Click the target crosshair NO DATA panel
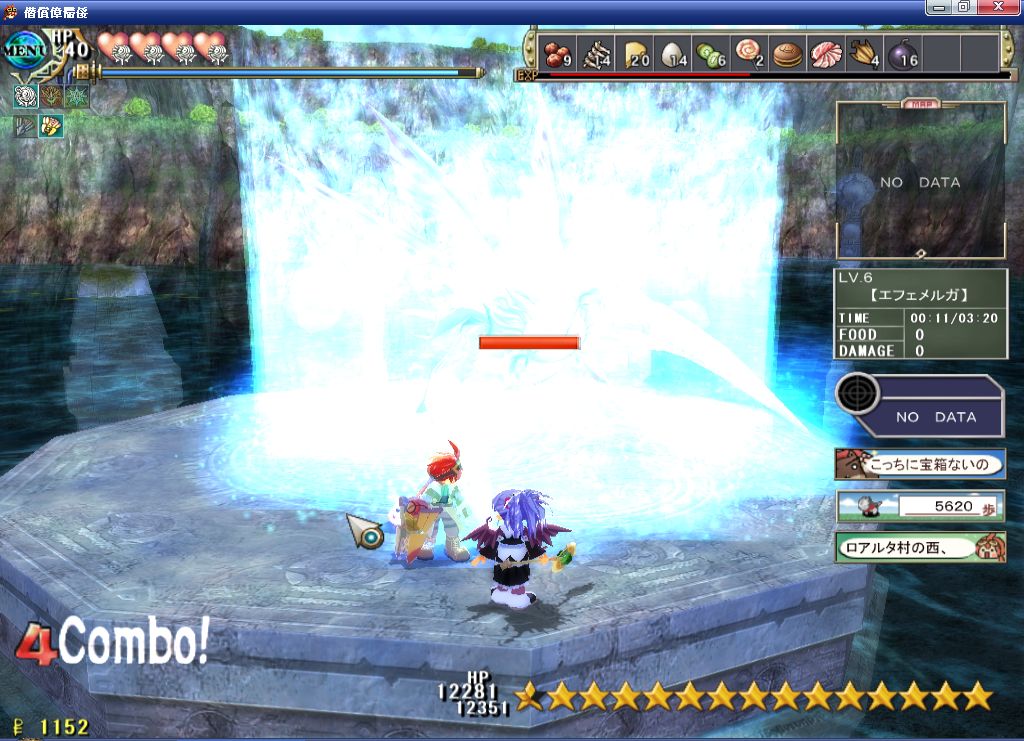The height and width of the screenshot is (741, 1024). pos(920,405)
